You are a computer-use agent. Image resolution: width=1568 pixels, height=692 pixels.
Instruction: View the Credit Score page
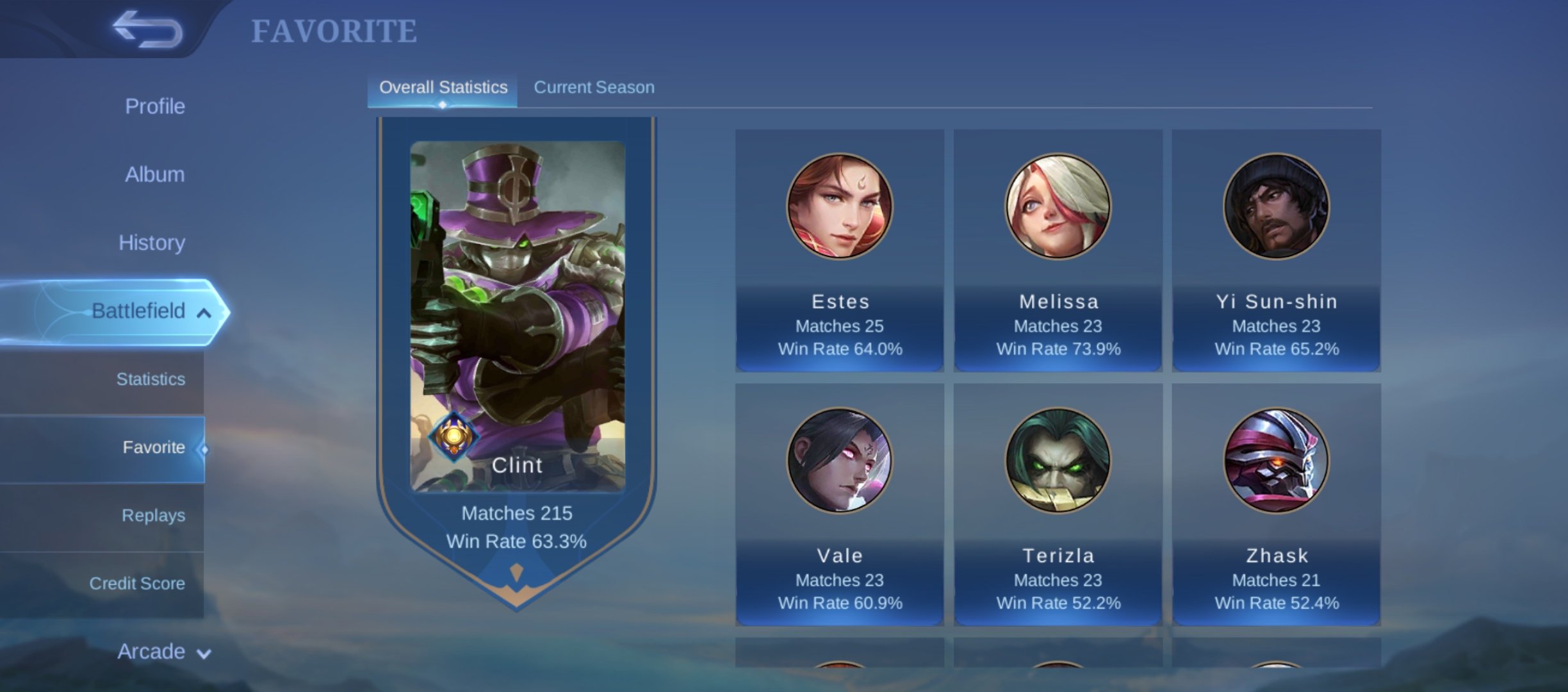click(137, 584)
